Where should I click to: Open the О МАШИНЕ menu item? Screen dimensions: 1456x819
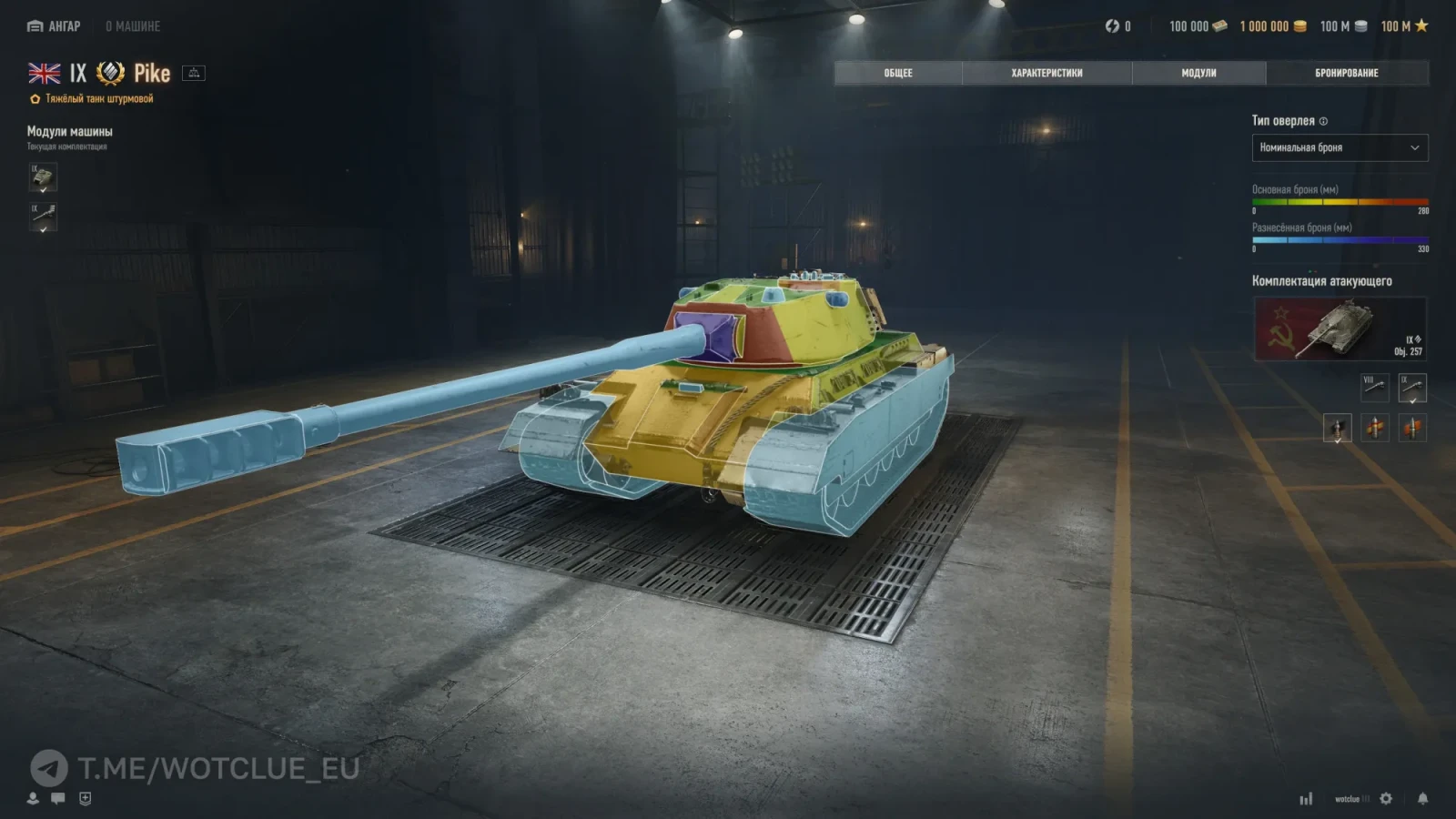coord(134,26)
